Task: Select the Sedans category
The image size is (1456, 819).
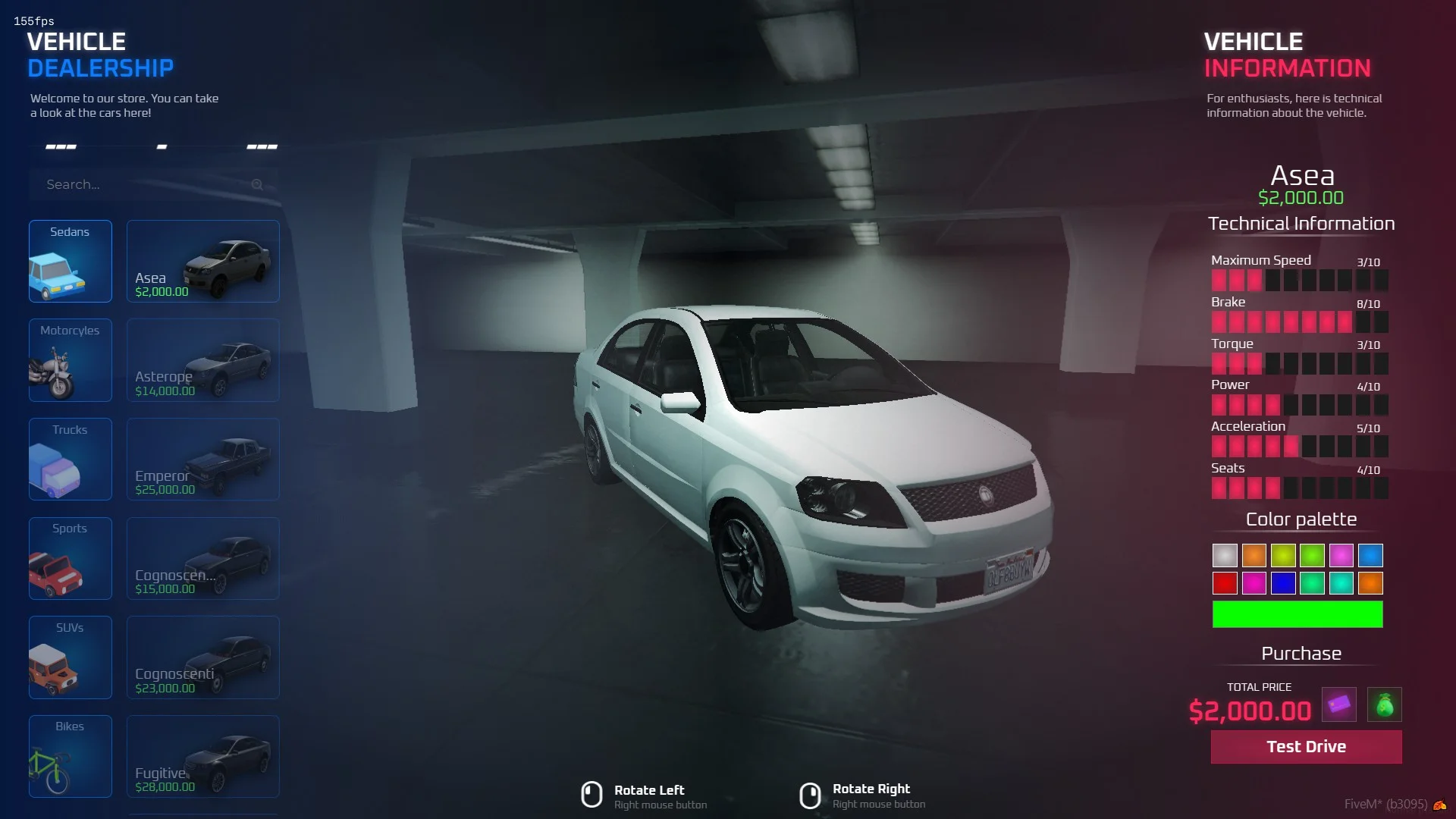Action: [71, 261]
